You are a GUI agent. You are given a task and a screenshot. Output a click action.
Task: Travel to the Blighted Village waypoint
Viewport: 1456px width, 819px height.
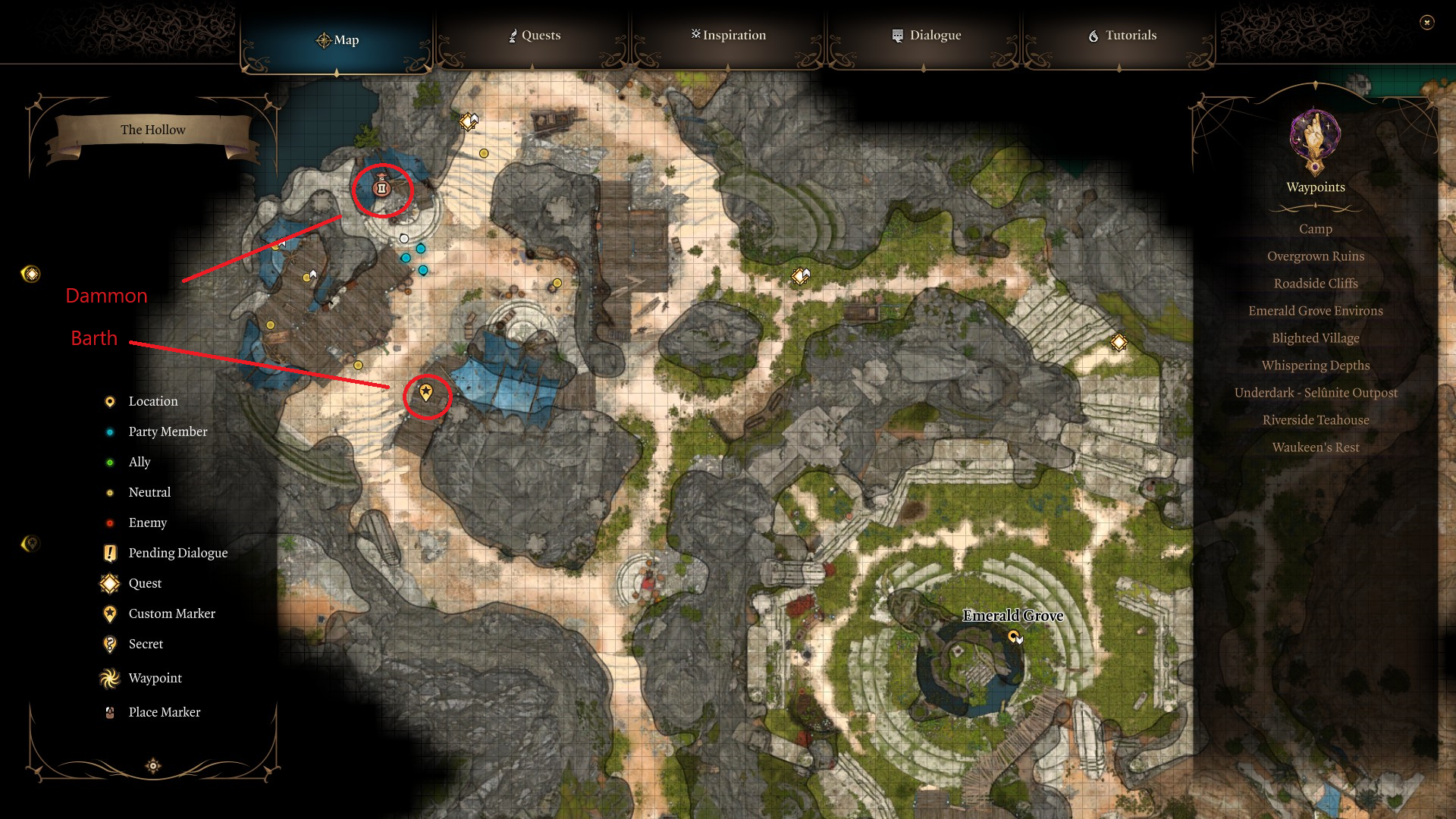1316,337
